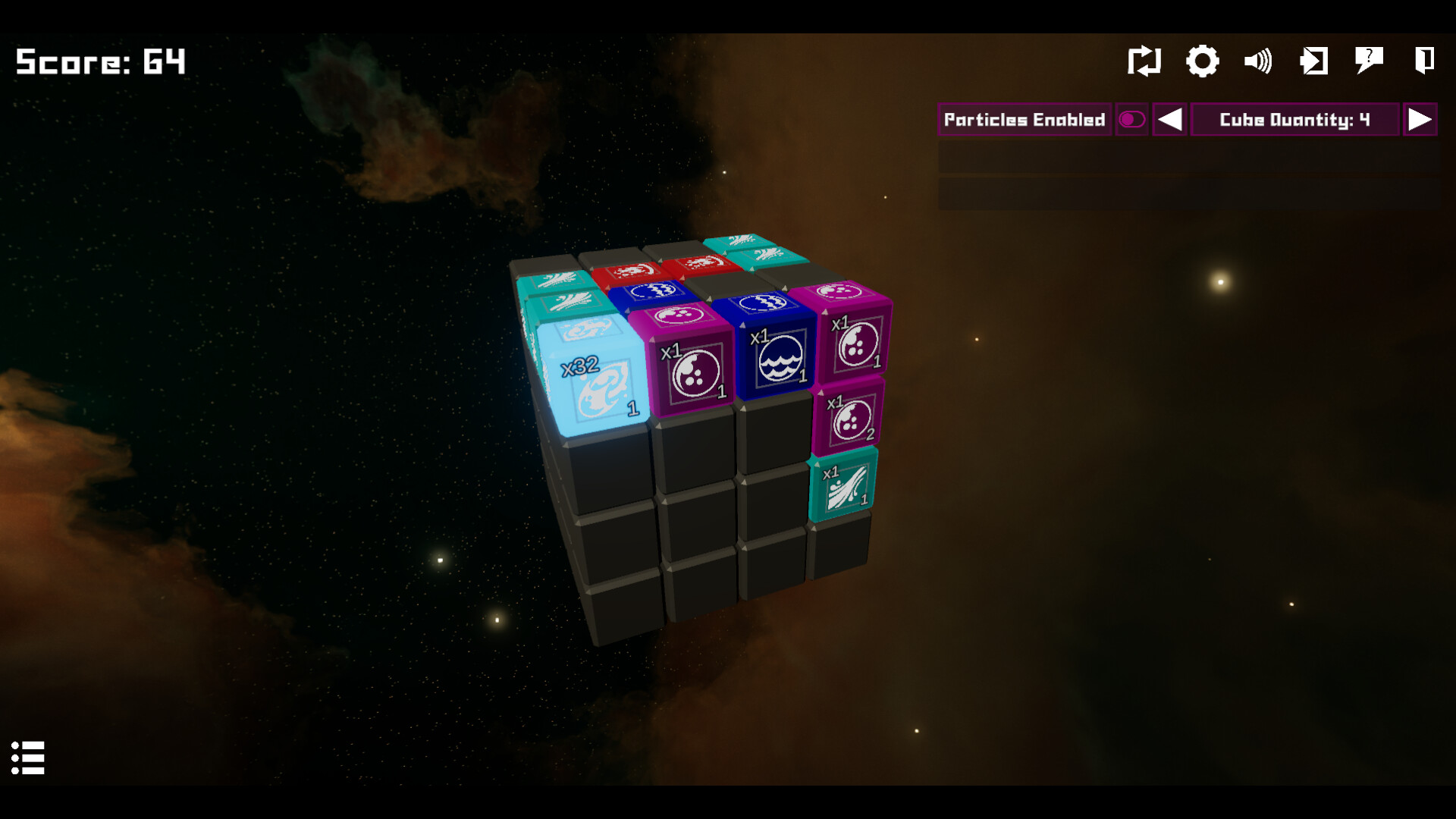Image resolution: width=1456 pixels, height=819 pixels.
Task: Click the Particles Enabled label
Action: (1024, 119)
